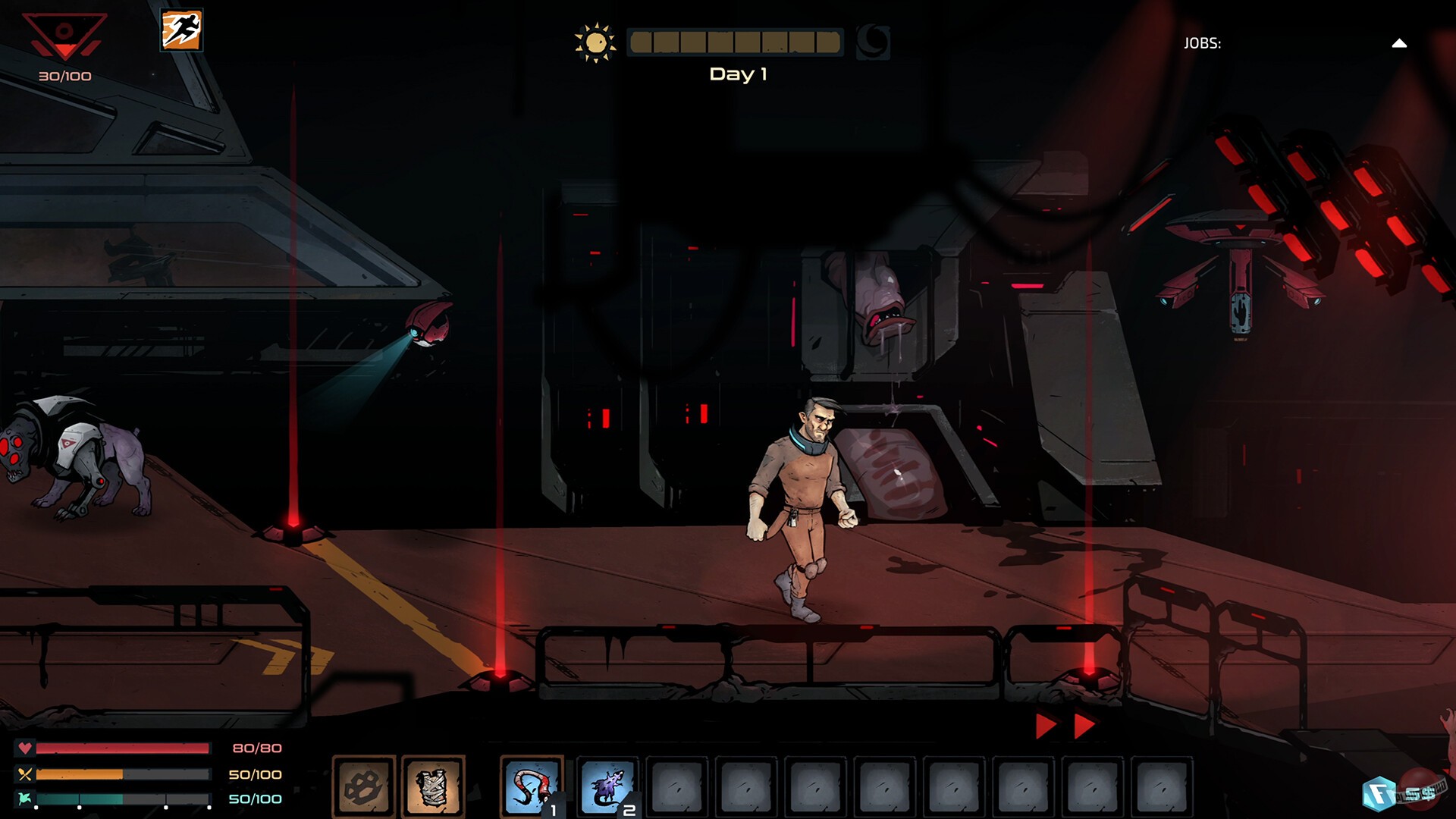Select the Day 1 text label
Image resolution: width=1456 pixels, height=819 pixels.
click(x=737, y=74)
